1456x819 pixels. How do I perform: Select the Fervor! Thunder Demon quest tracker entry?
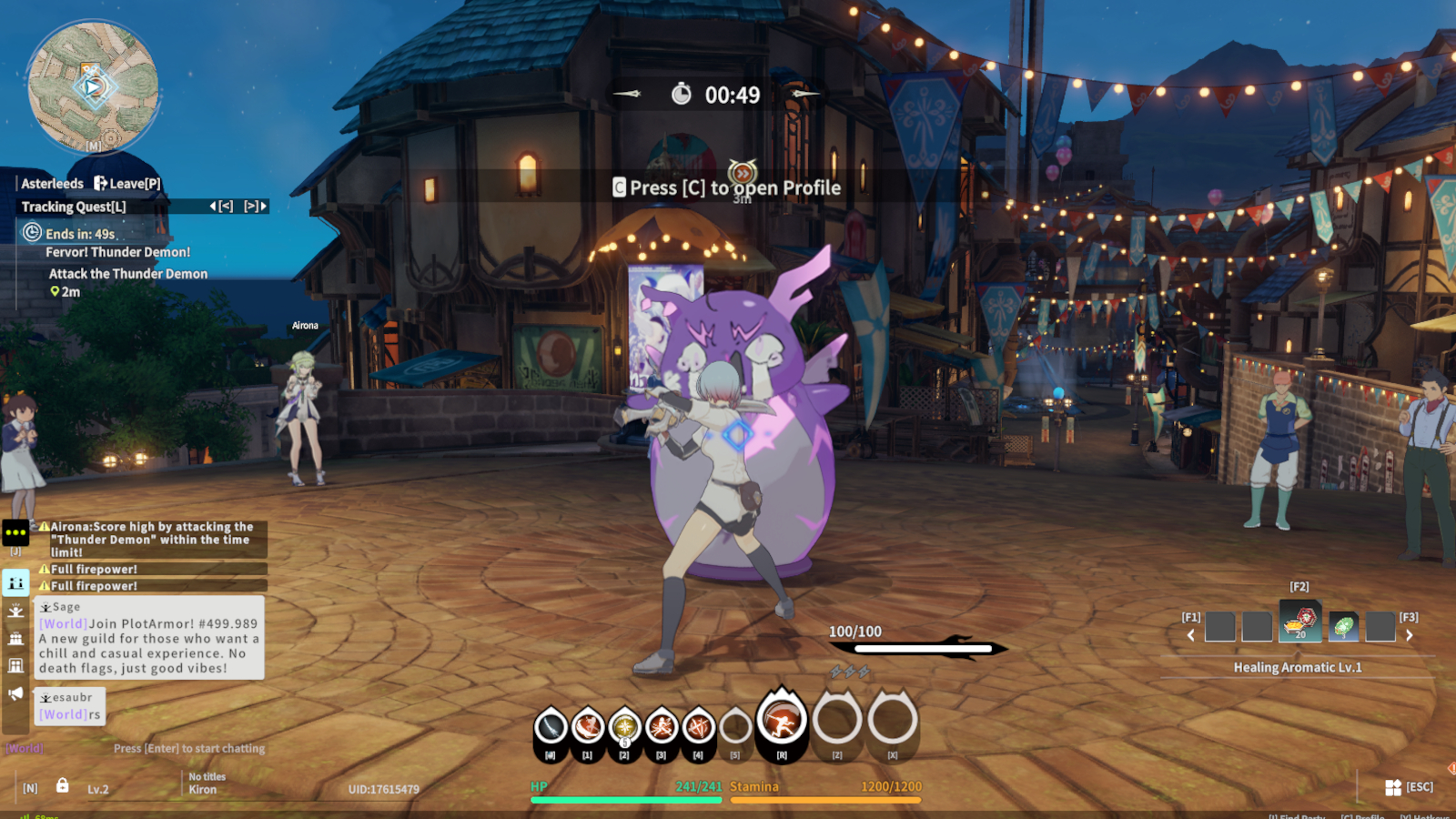(117, 252)
